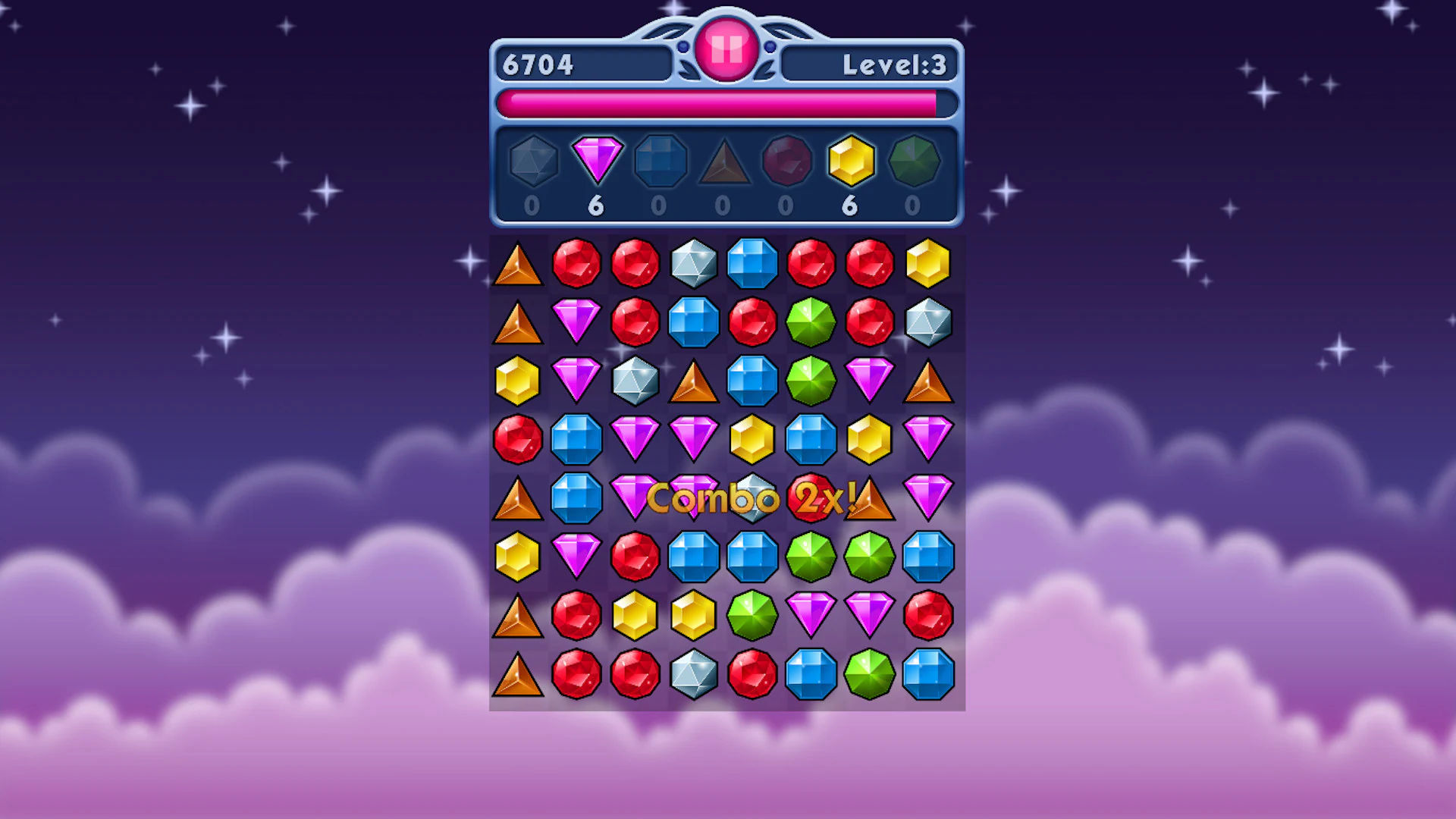
Task: Click the dimmed blue octagon tracker icon
Action: (660, 161)
